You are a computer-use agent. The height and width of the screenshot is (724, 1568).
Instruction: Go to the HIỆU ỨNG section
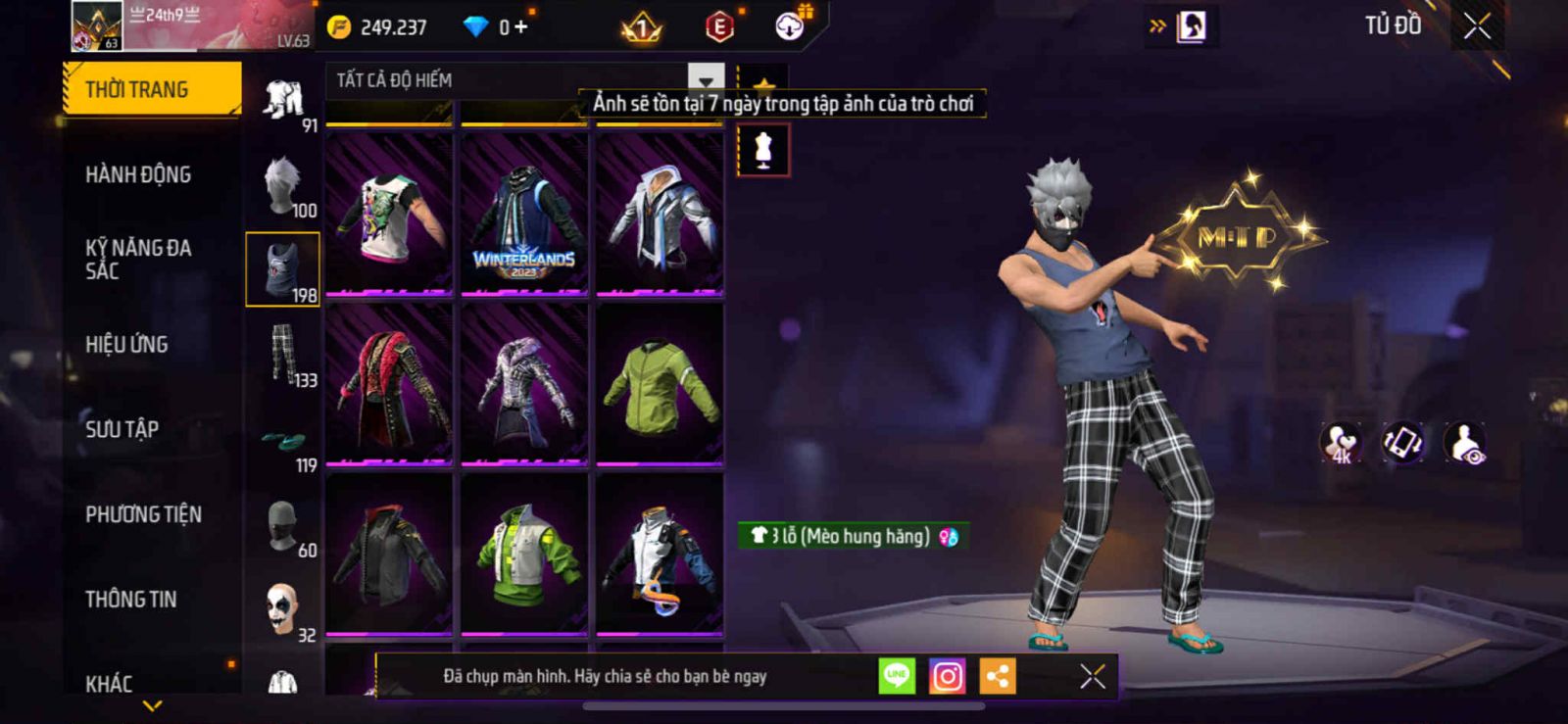(x=126, y=345)
